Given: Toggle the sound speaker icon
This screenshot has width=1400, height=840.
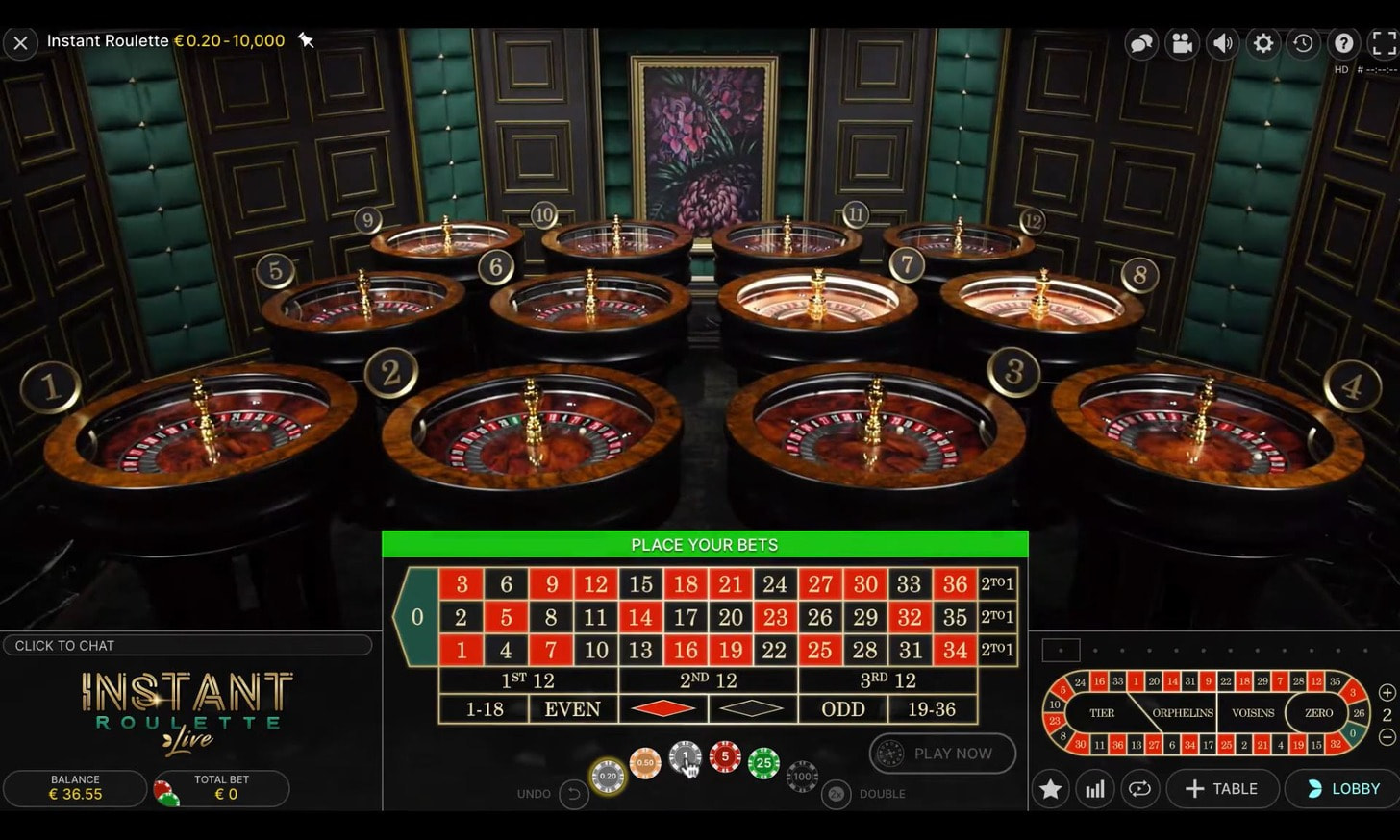Looking at the screenshot, I should [x=1222, y=43].
